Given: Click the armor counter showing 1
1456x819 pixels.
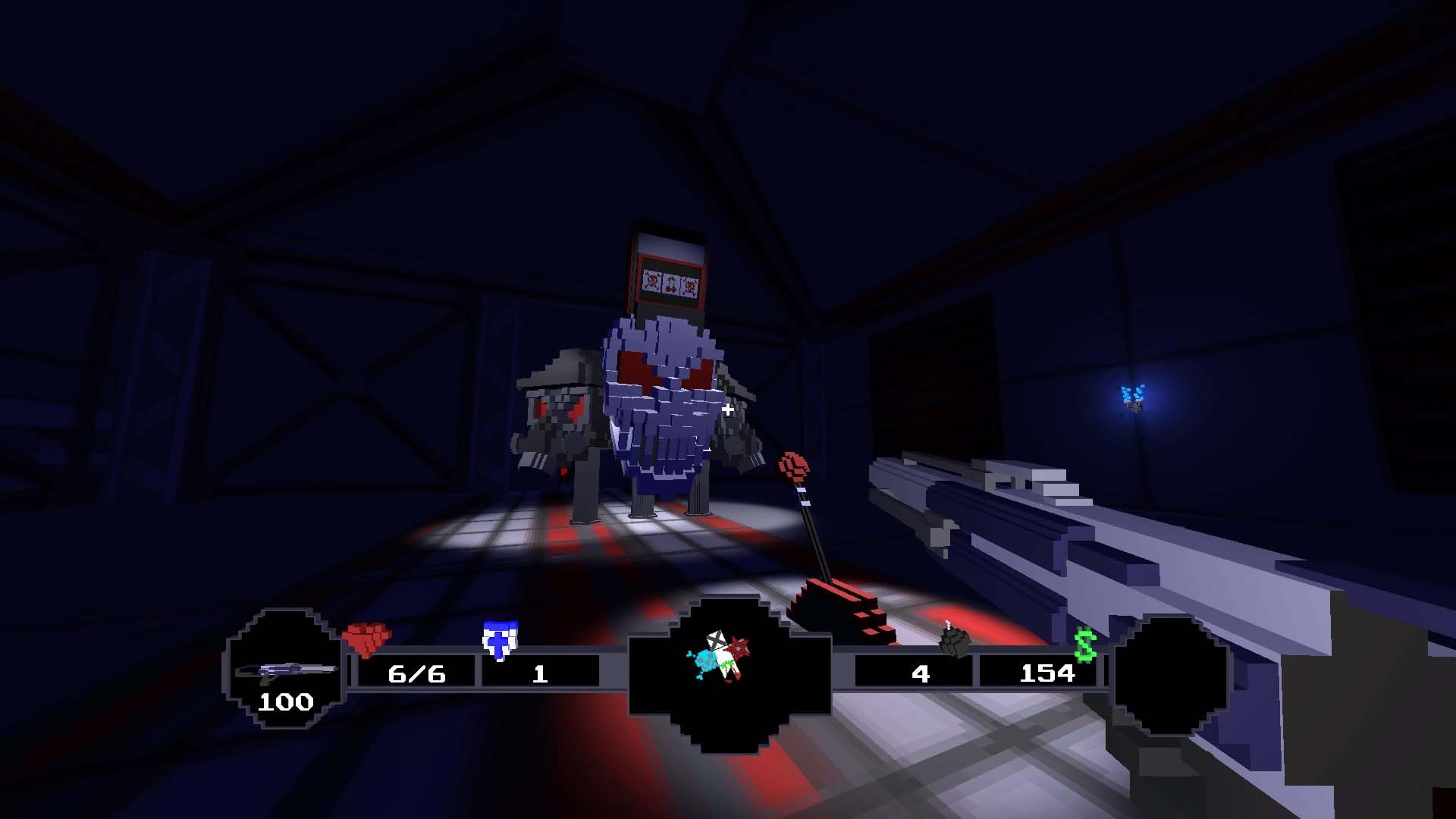Looking at the screenshot, I should 540,675.
